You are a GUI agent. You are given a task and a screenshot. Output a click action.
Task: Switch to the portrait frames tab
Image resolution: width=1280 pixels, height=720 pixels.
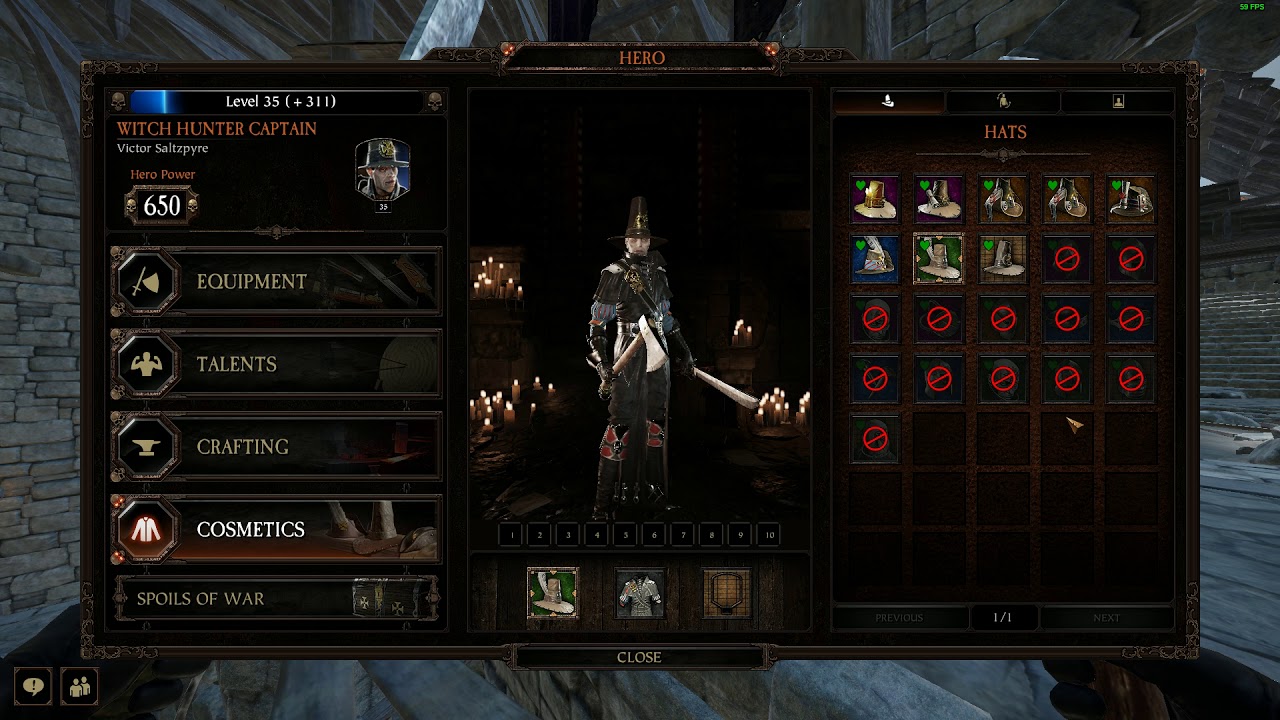[x=1118, y=101]
